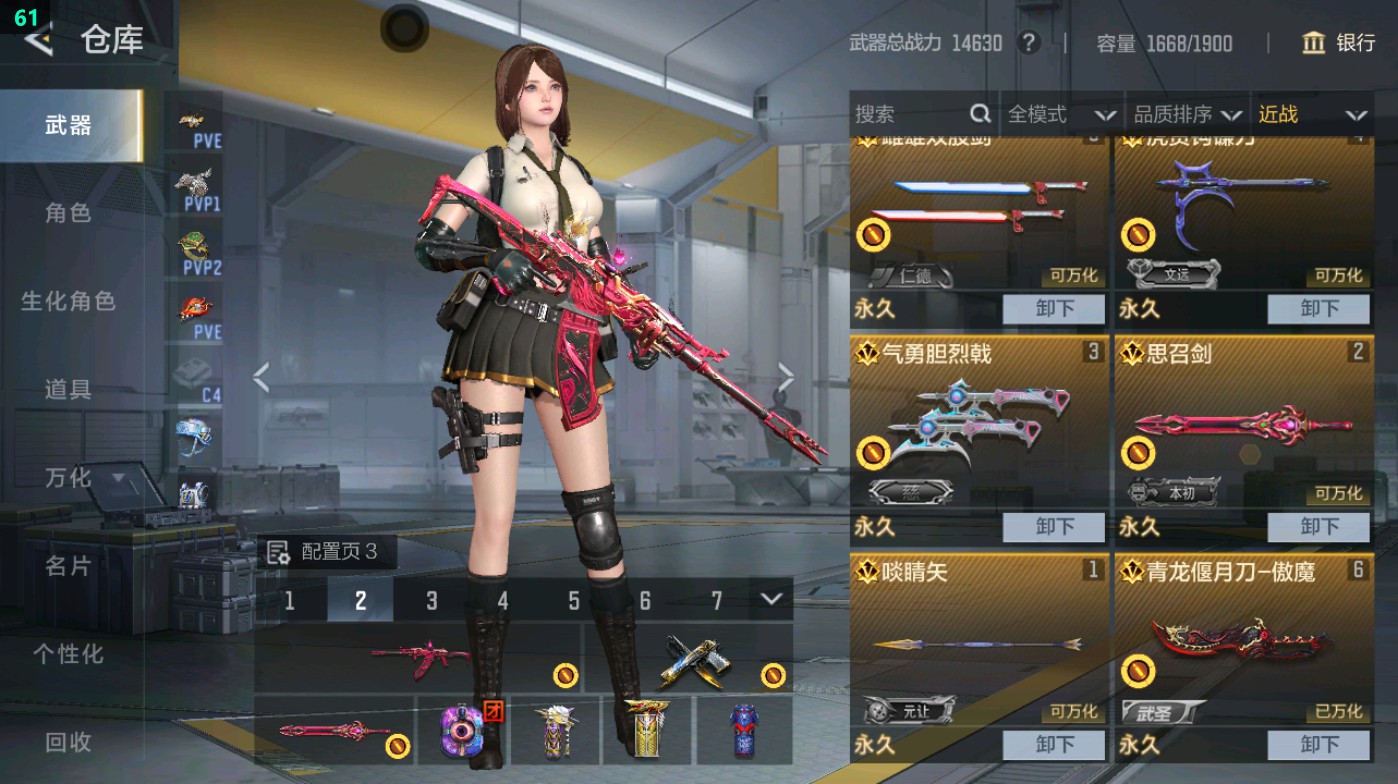Viewport: 1398px width, 784px height.
Task: Go back from the 仓库 screen
Action: tap(38, 40)
